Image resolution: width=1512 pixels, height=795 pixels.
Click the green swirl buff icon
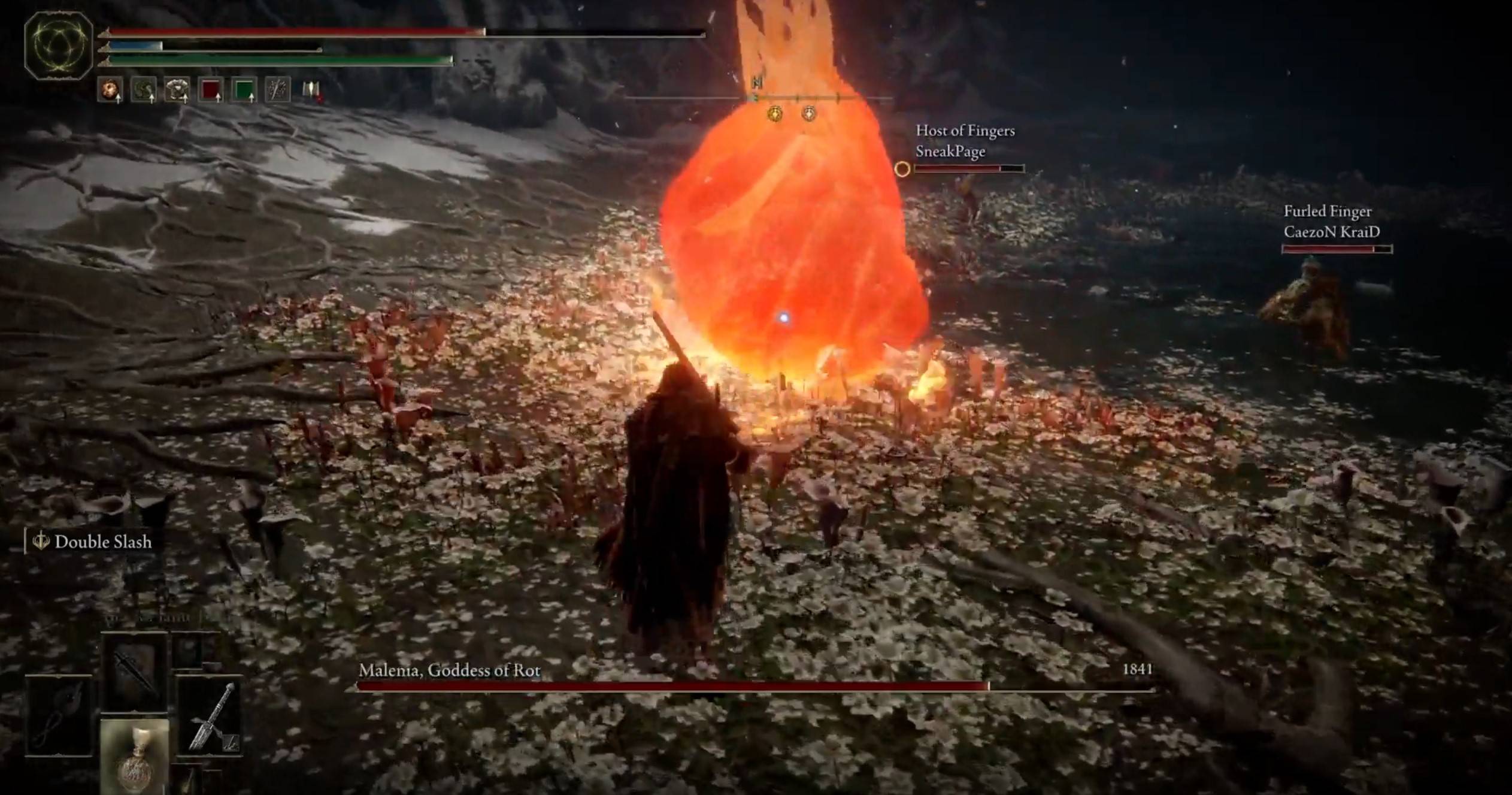click(x=144, y=90)
